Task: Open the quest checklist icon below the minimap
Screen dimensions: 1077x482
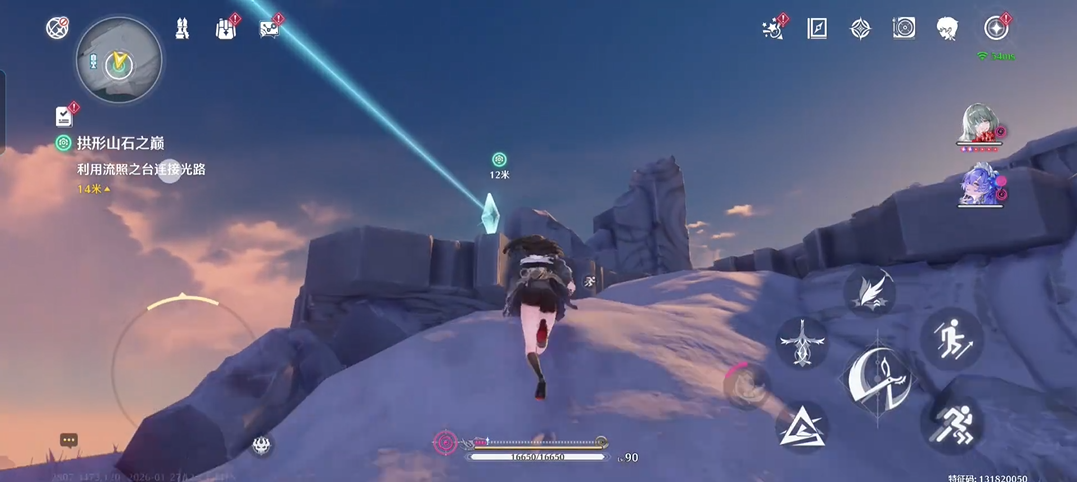Action: coord(65,116)
